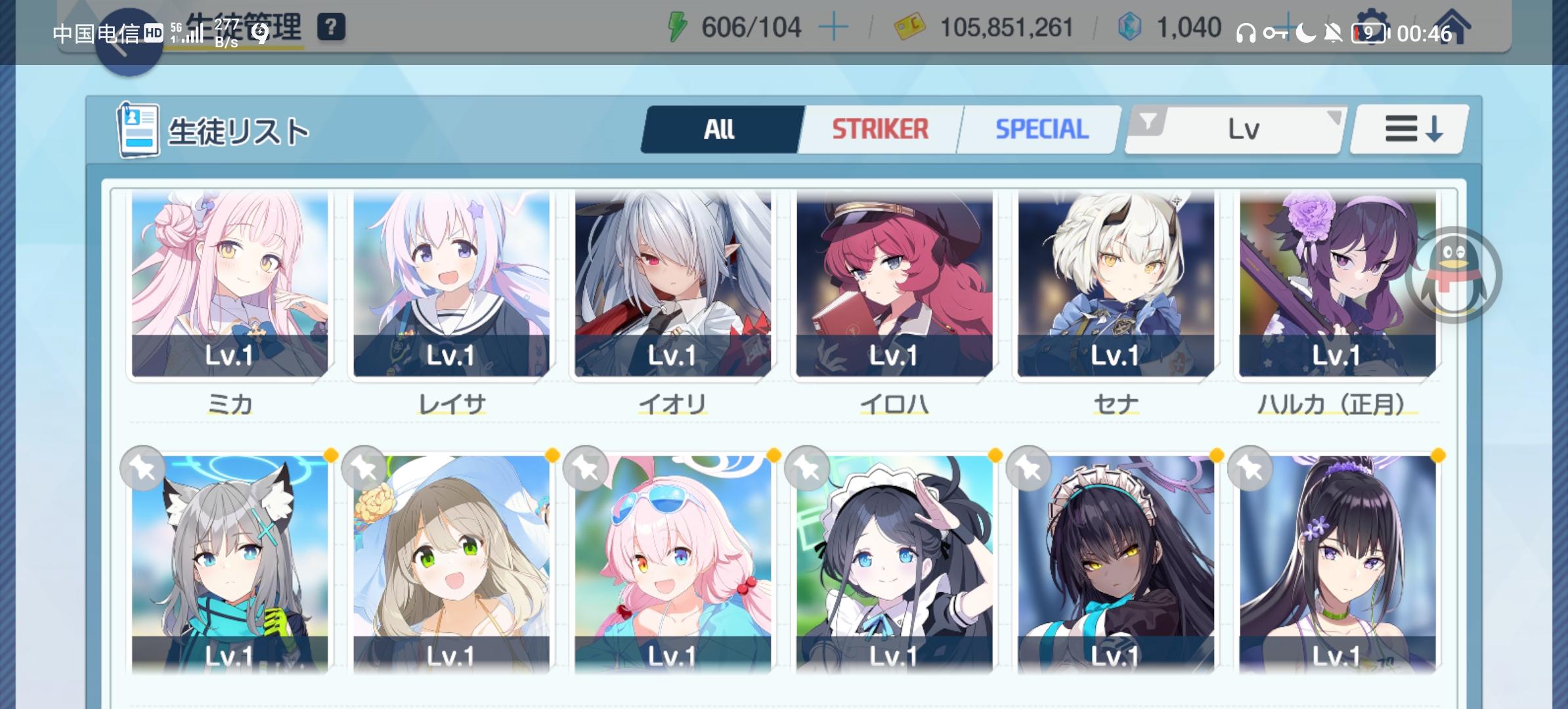The image size is (1568, 709).
Task: Select the All filter button
Action: coord(720,129)
